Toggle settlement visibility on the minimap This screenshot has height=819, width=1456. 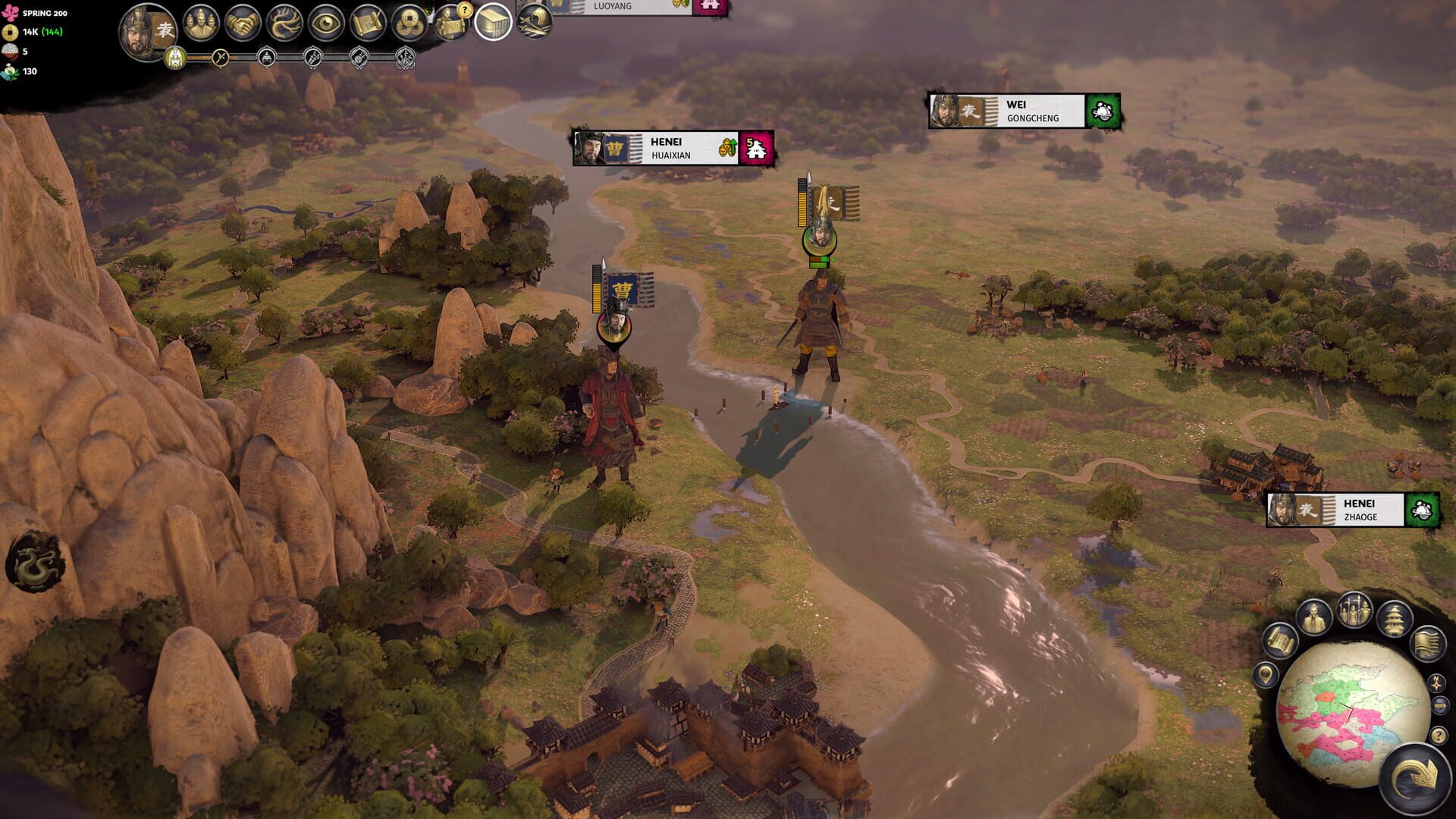pyautogui.click(x=1394, y=619)
